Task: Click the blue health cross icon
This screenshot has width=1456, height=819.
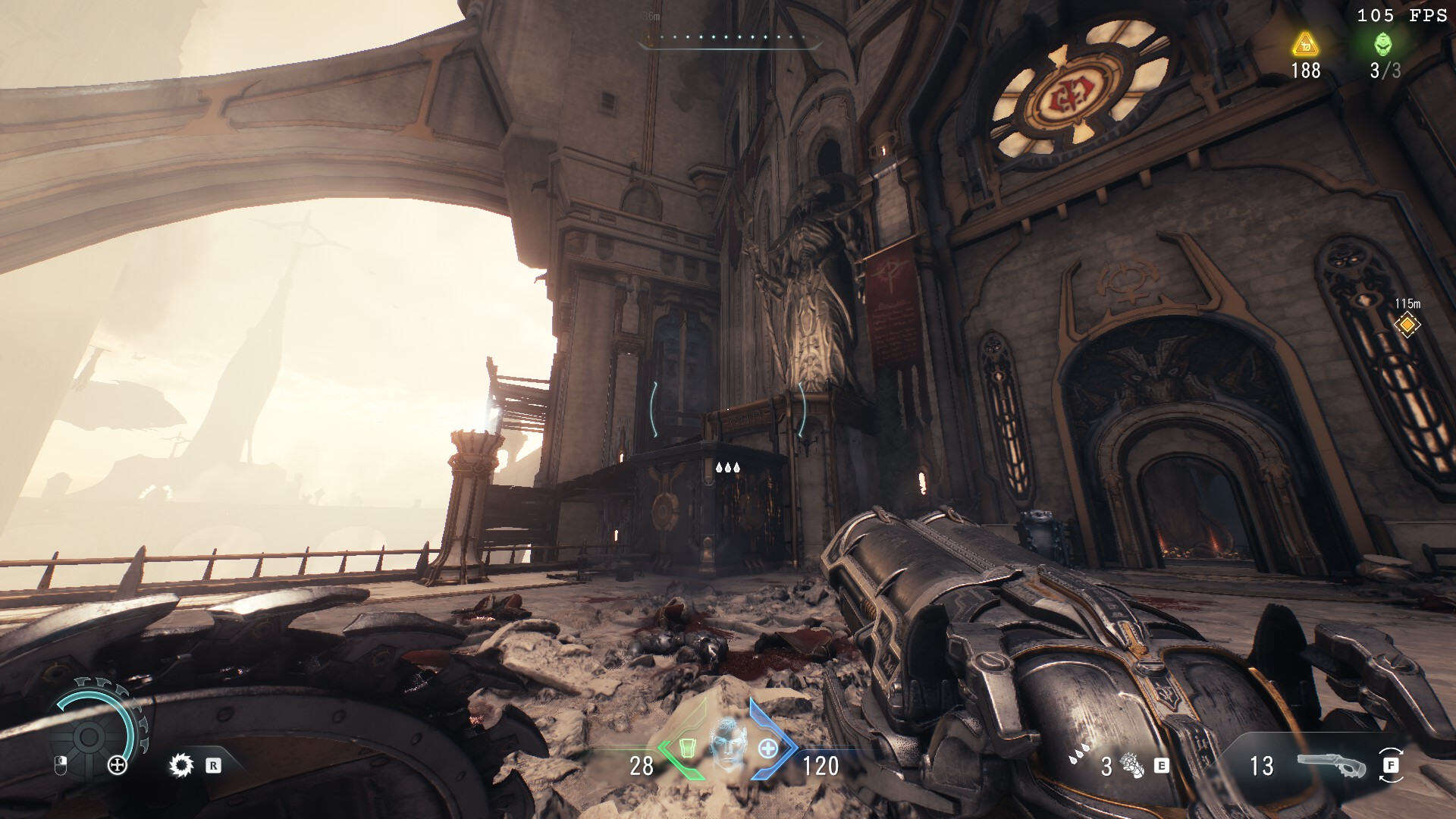Action: [768, 748]
